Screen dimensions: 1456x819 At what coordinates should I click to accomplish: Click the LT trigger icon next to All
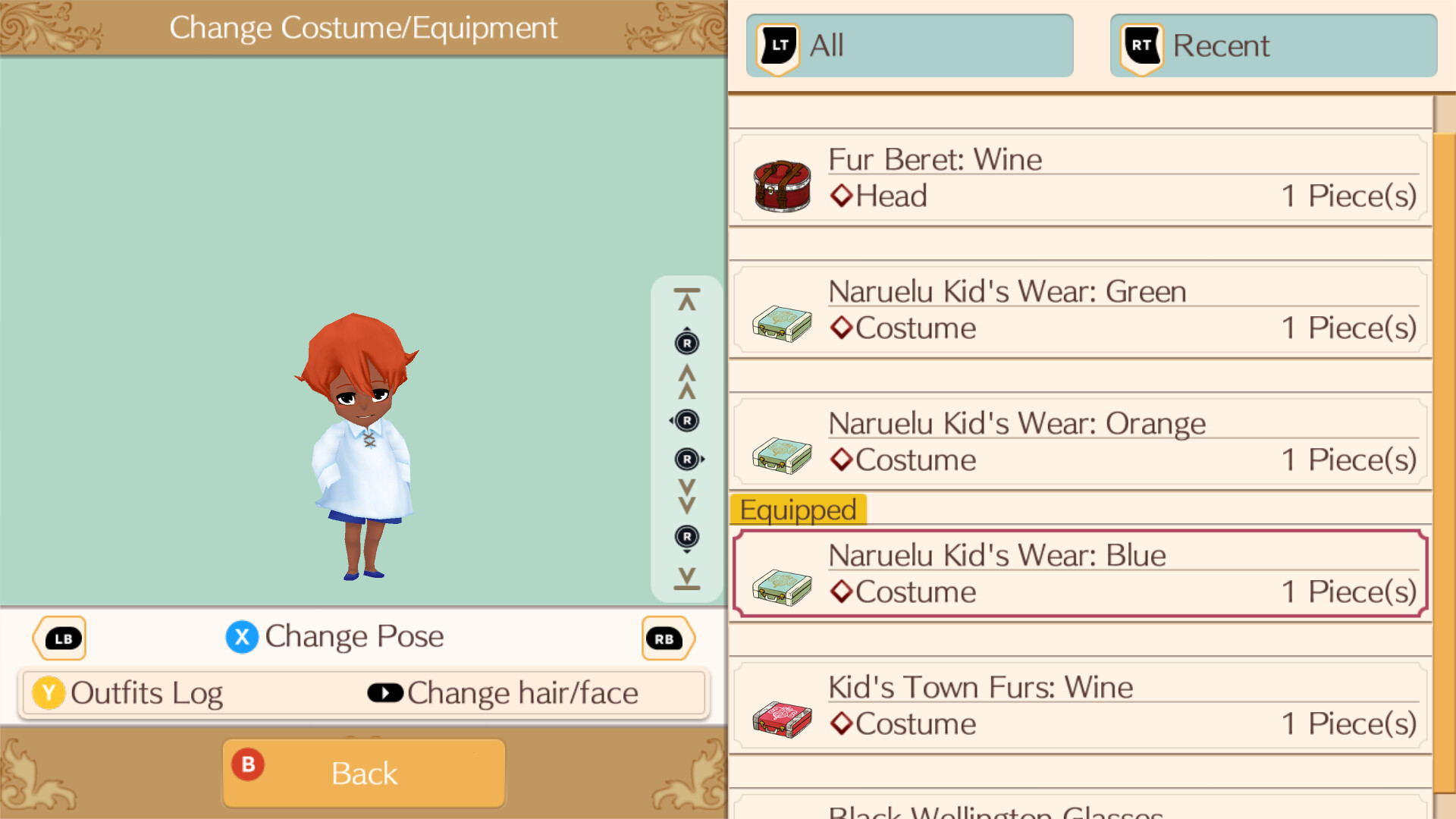[776, 45]
